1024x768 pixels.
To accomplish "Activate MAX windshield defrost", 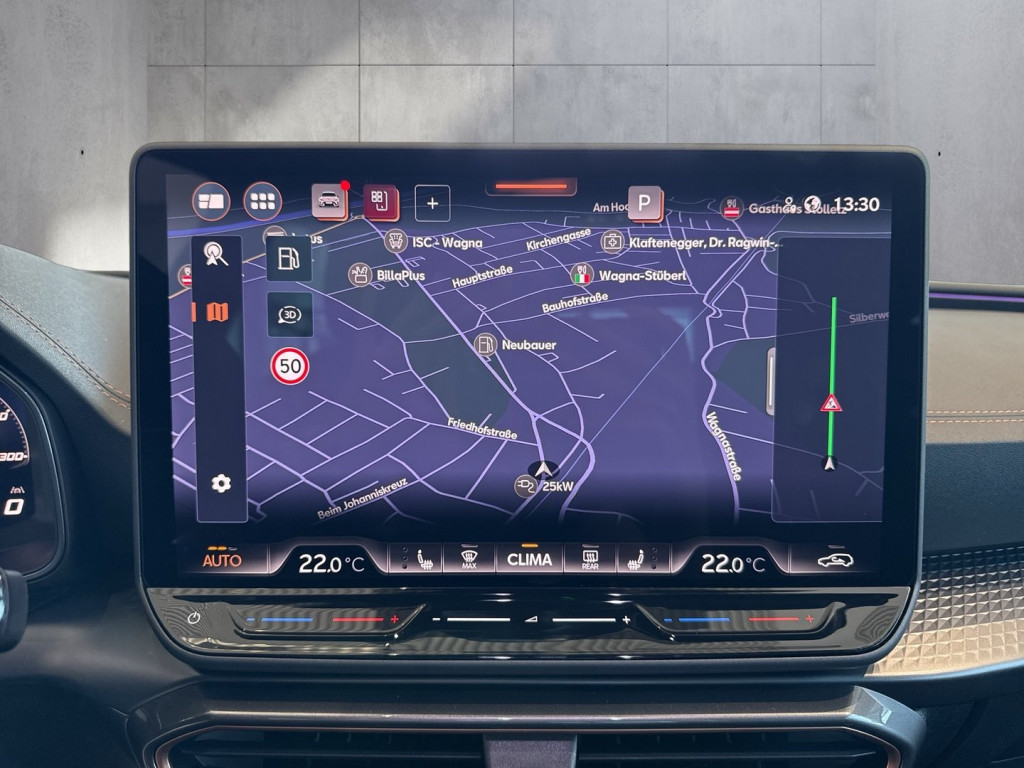I will click(468, 559).
